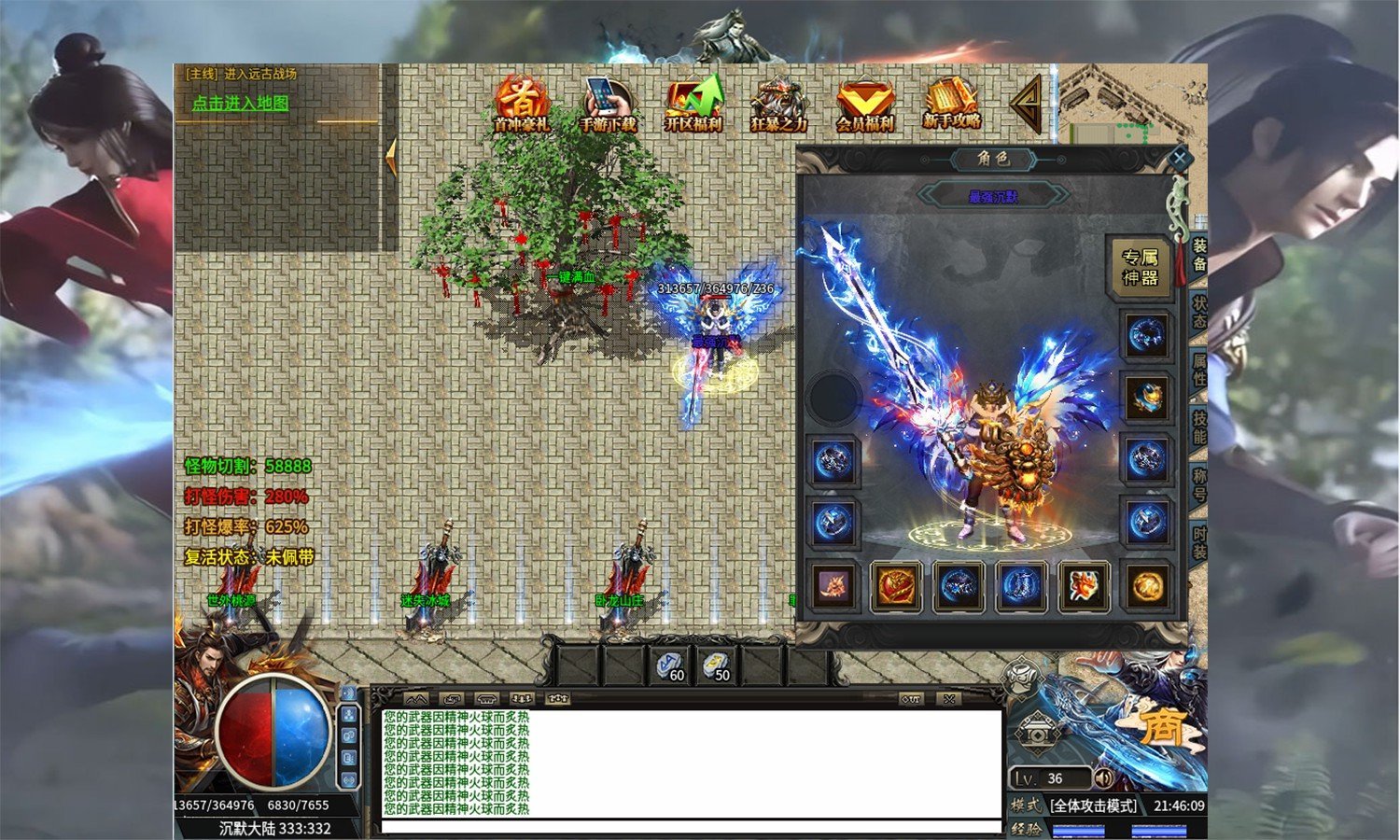Change the 全体攻击模式 attack mode
Screen dimensions: 1400x840
(x=1093, y=805)
